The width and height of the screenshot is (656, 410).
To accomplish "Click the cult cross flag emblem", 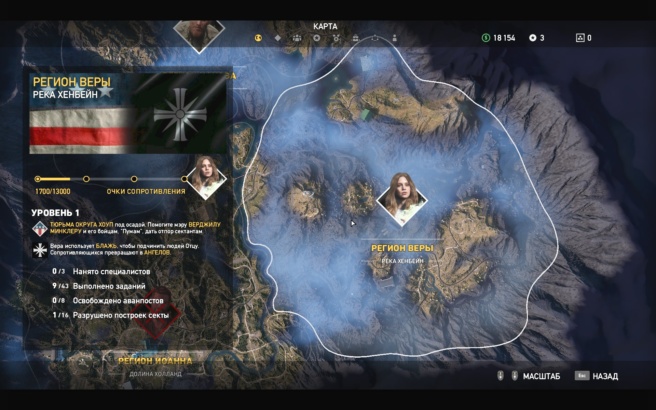I will 181,112.
